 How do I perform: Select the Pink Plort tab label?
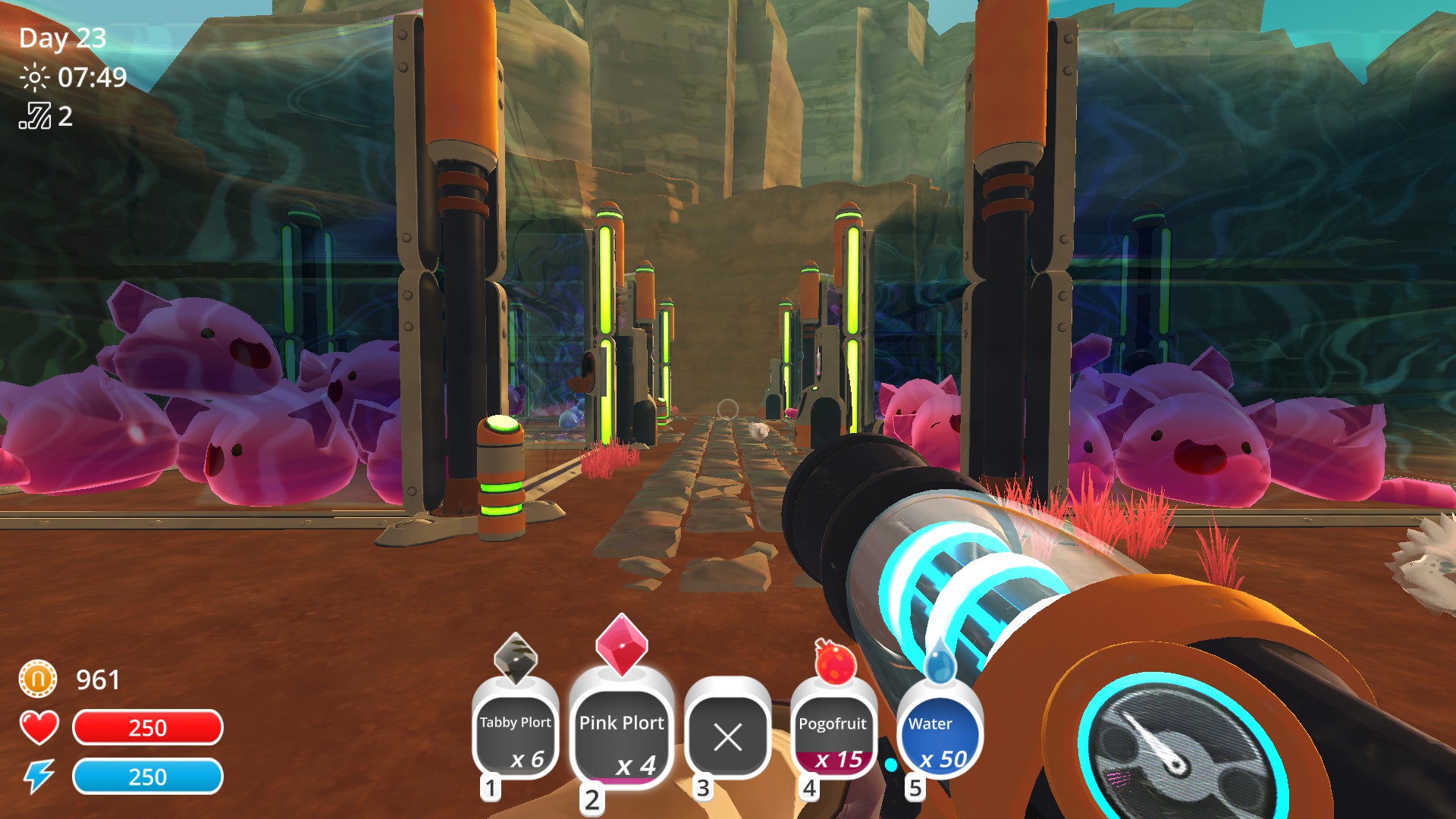pyautogui.click(x=622, y=723)
